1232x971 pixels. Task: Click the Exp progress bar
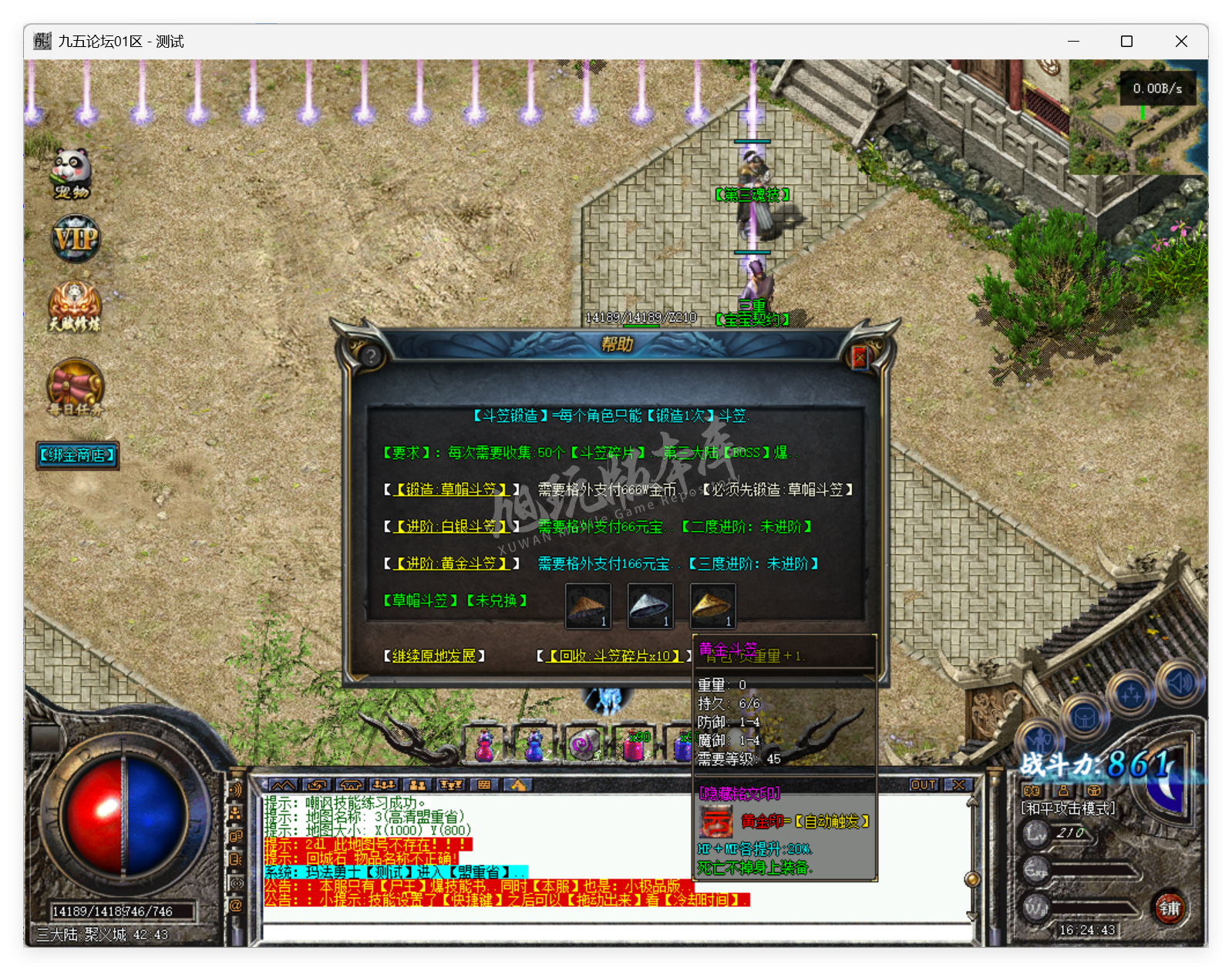(x=1091, y=869)
